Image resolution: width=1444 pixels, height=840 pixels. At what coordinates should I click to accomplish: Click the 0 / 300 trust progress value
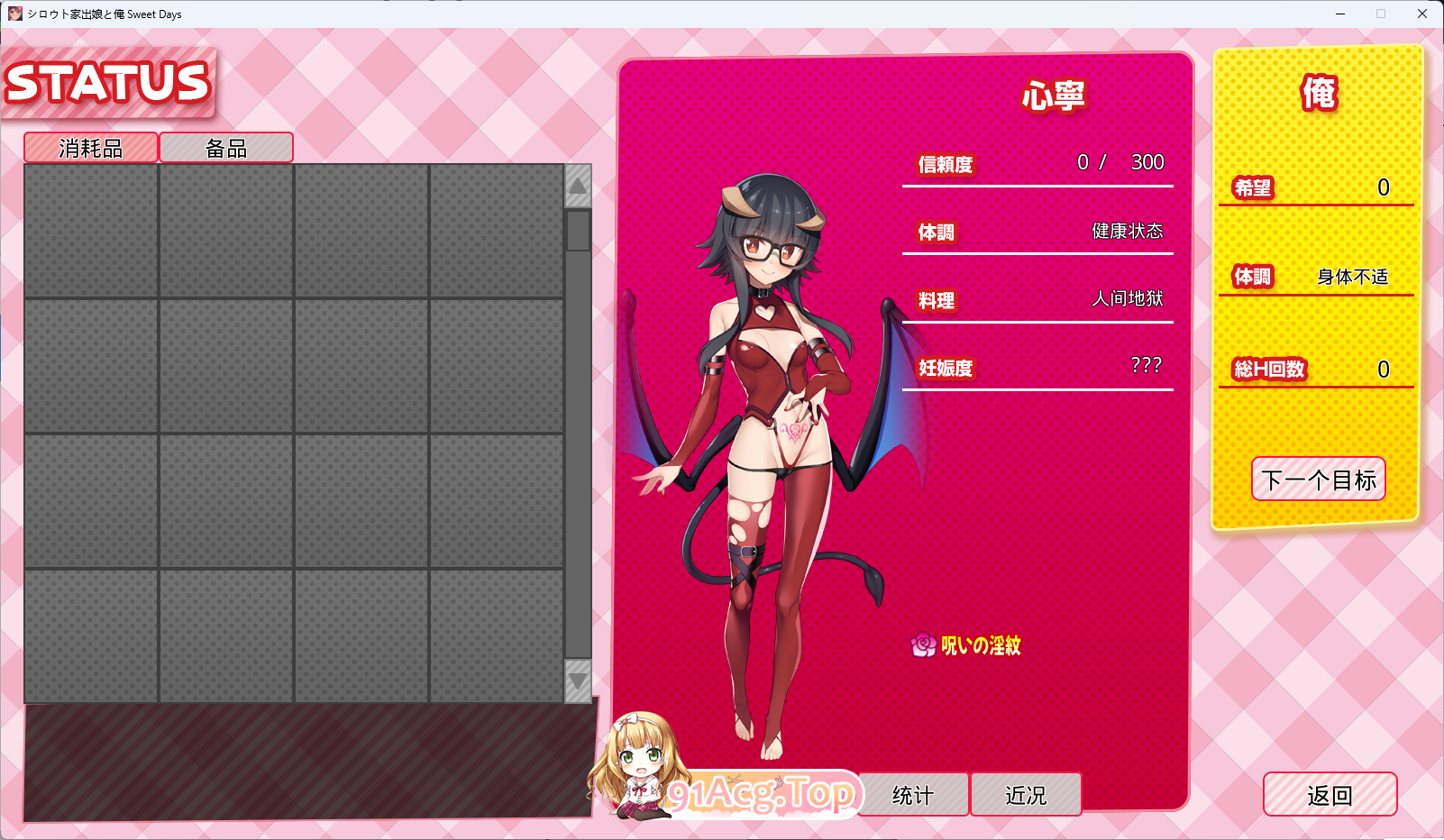(x=1120, y=163)
